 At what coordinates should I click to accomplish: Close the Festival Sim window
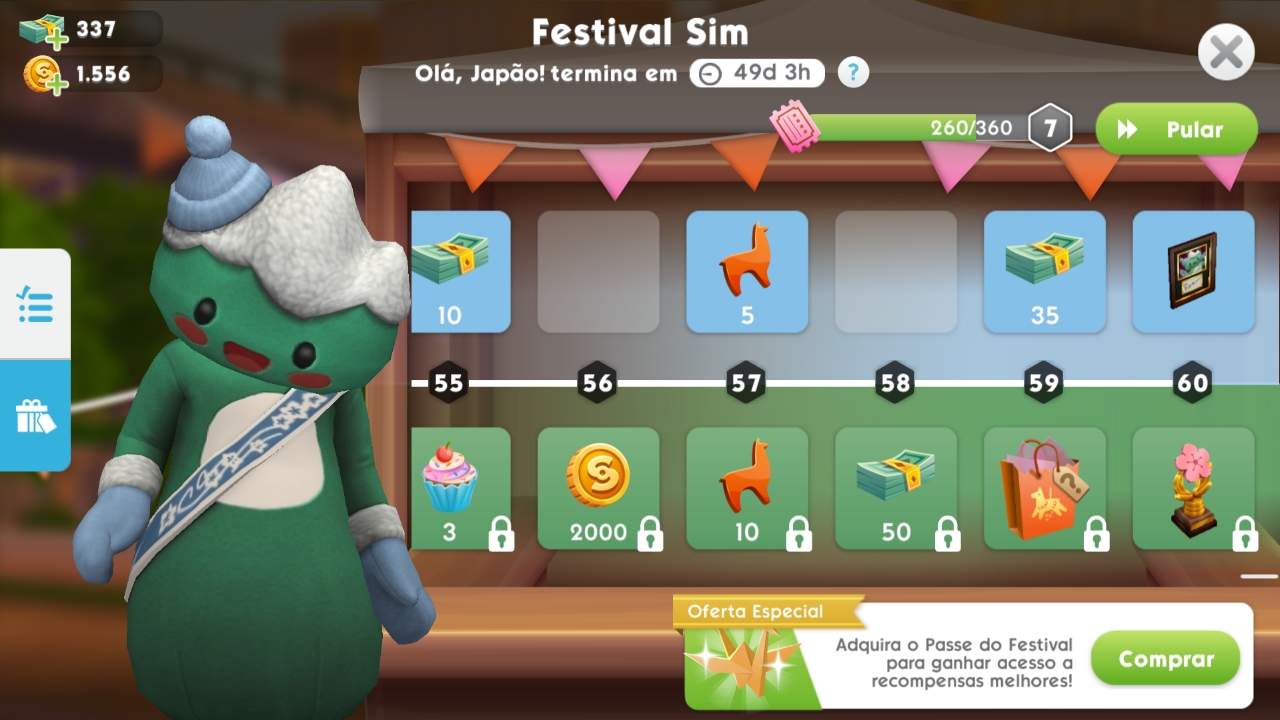[1226, 52]
